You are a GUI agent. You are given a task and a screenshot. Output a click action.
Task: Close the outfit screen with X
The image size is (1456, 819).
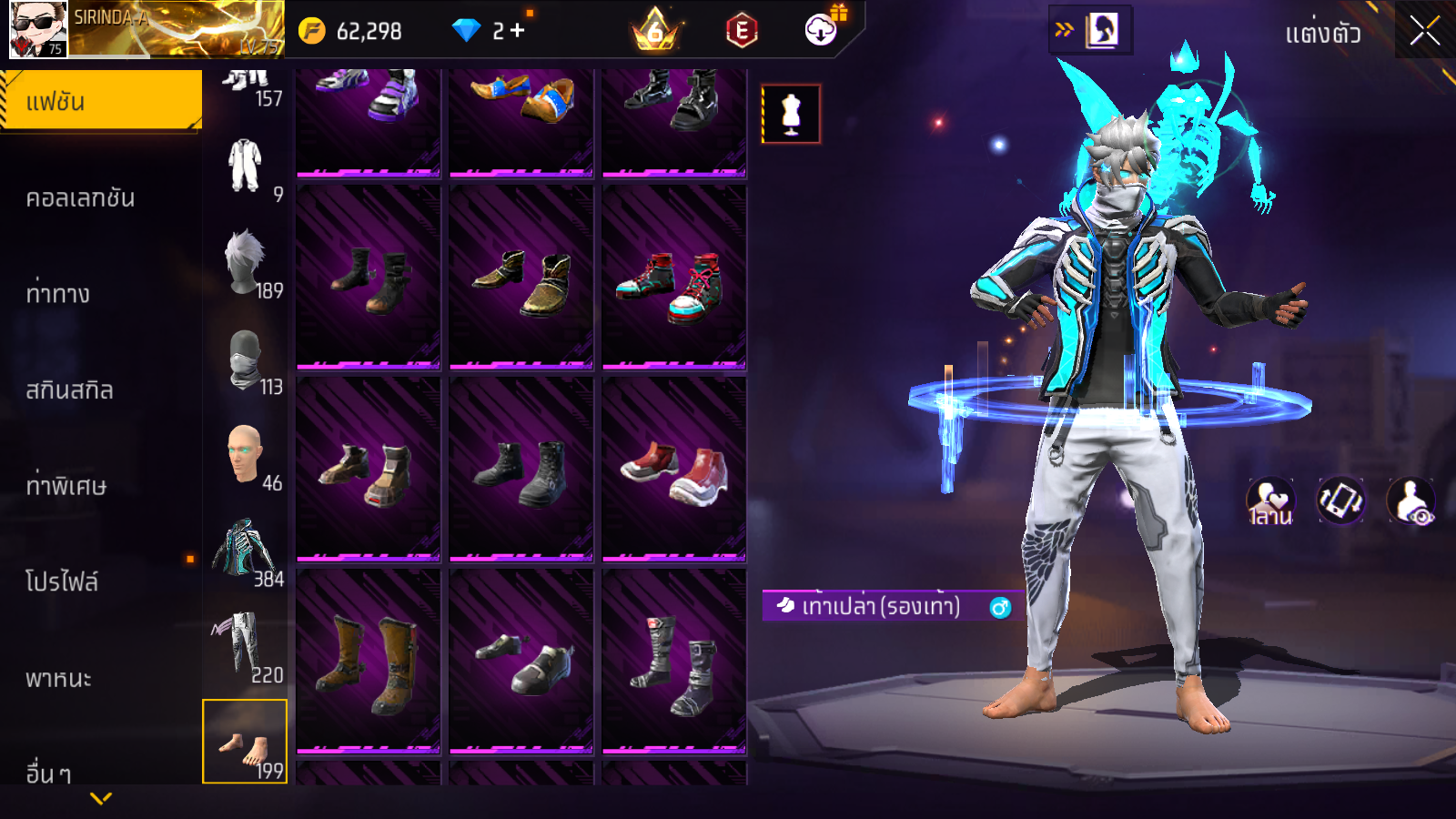[1424, 32]
